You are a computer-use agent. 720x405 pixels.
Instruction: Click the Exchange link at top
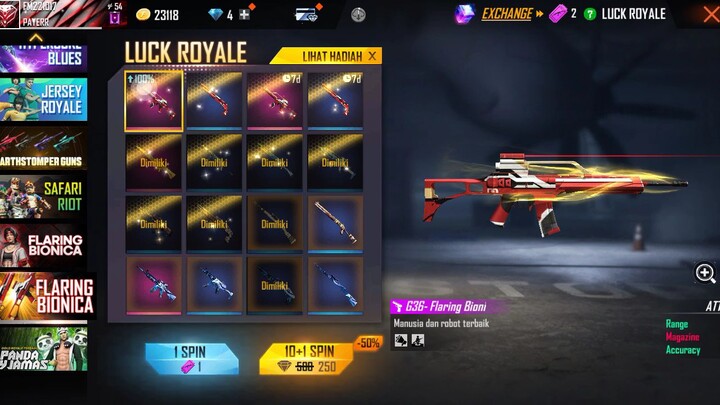click(506, 14)
